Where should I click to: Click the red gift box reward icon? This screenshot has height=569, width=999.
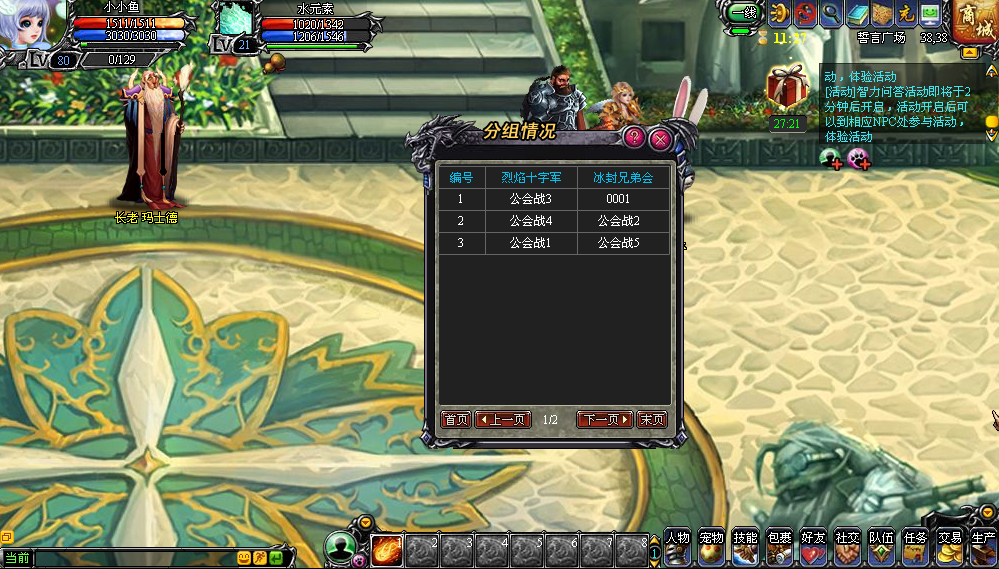pyautogui.click(x=787, y=88)
